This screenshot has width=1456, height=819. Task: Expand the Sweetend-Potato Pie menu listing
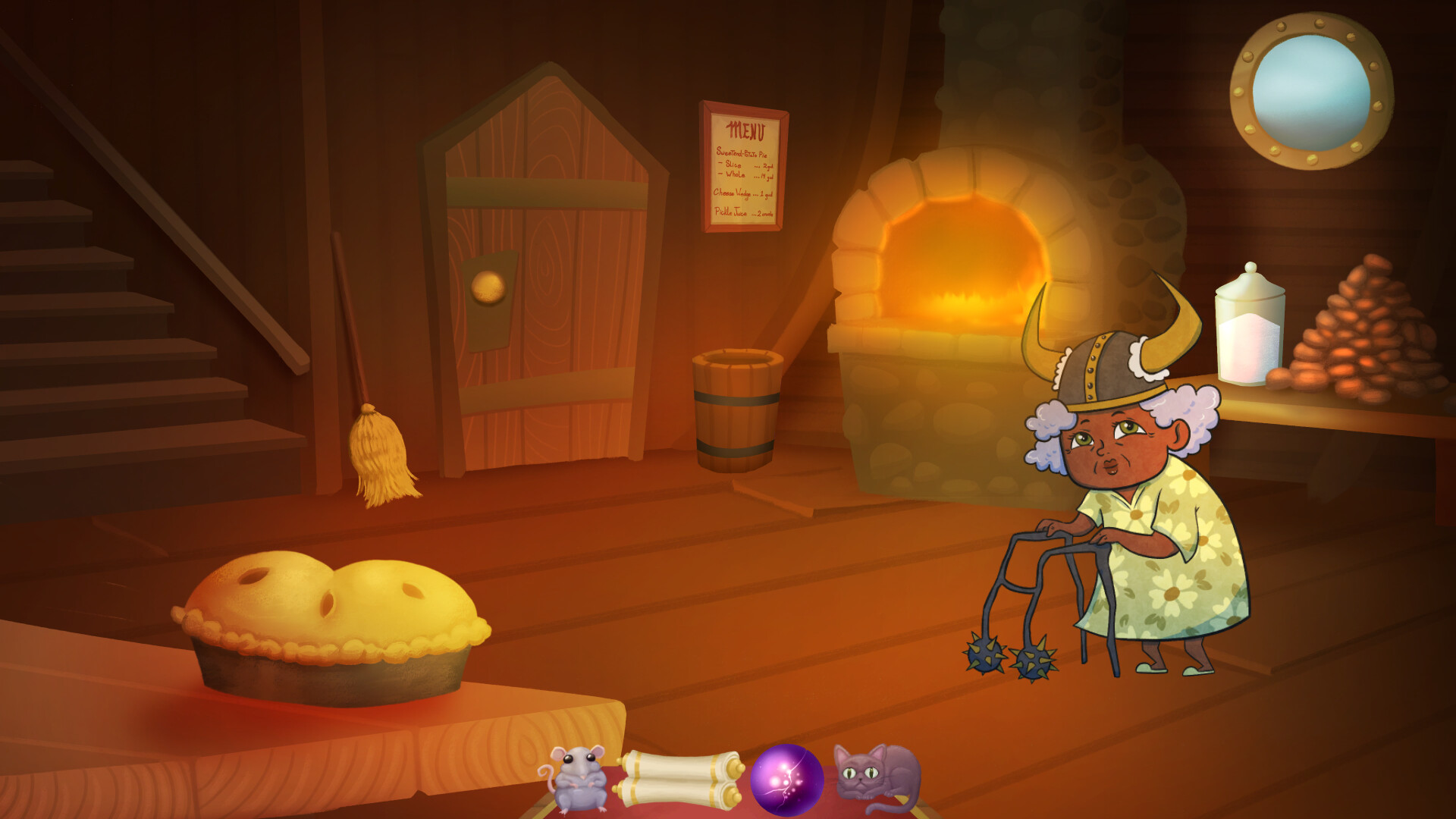click(743, 153)
